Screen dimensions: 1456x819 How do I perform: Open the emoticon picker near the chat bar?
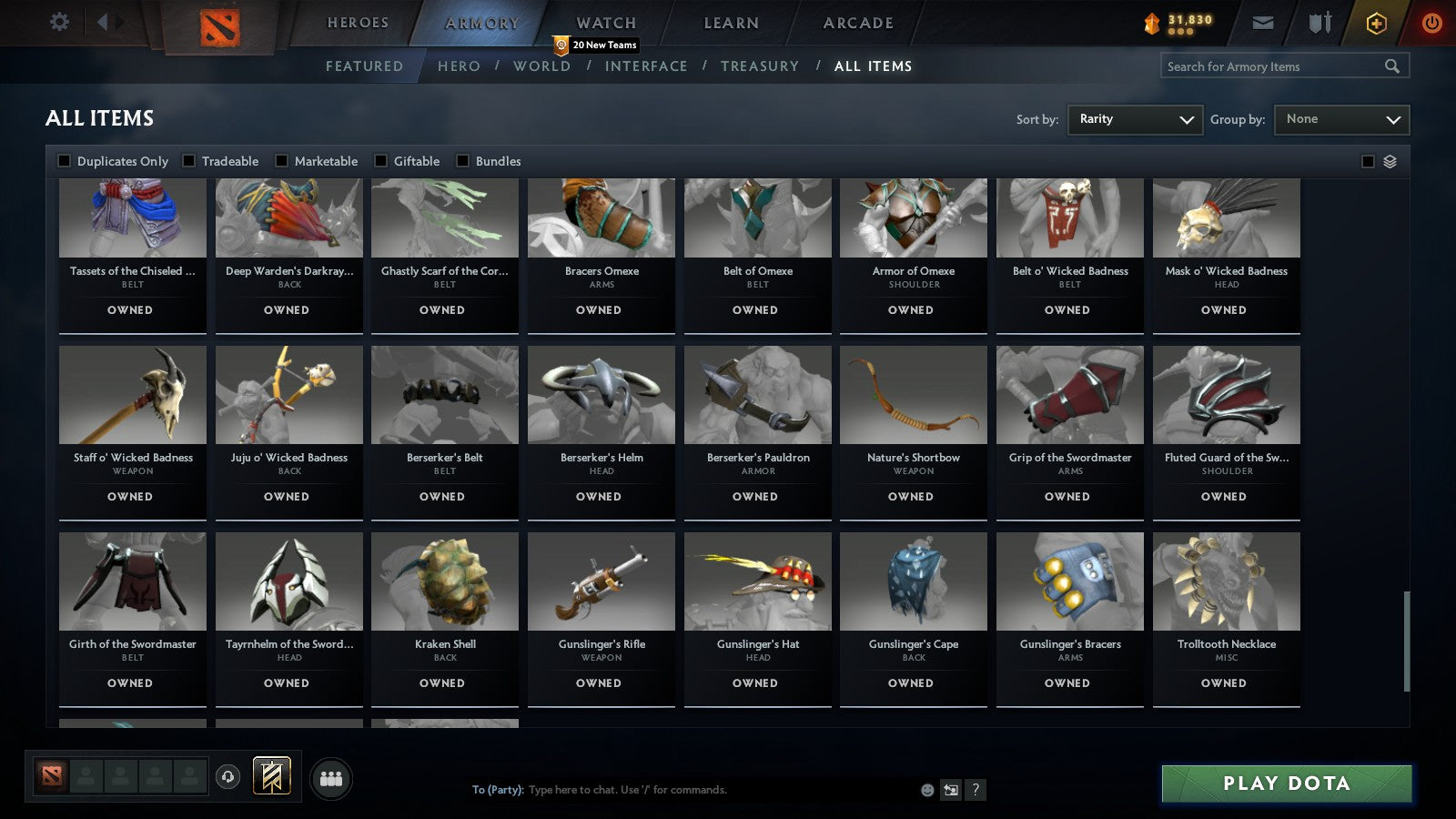[x=926, y=791]
